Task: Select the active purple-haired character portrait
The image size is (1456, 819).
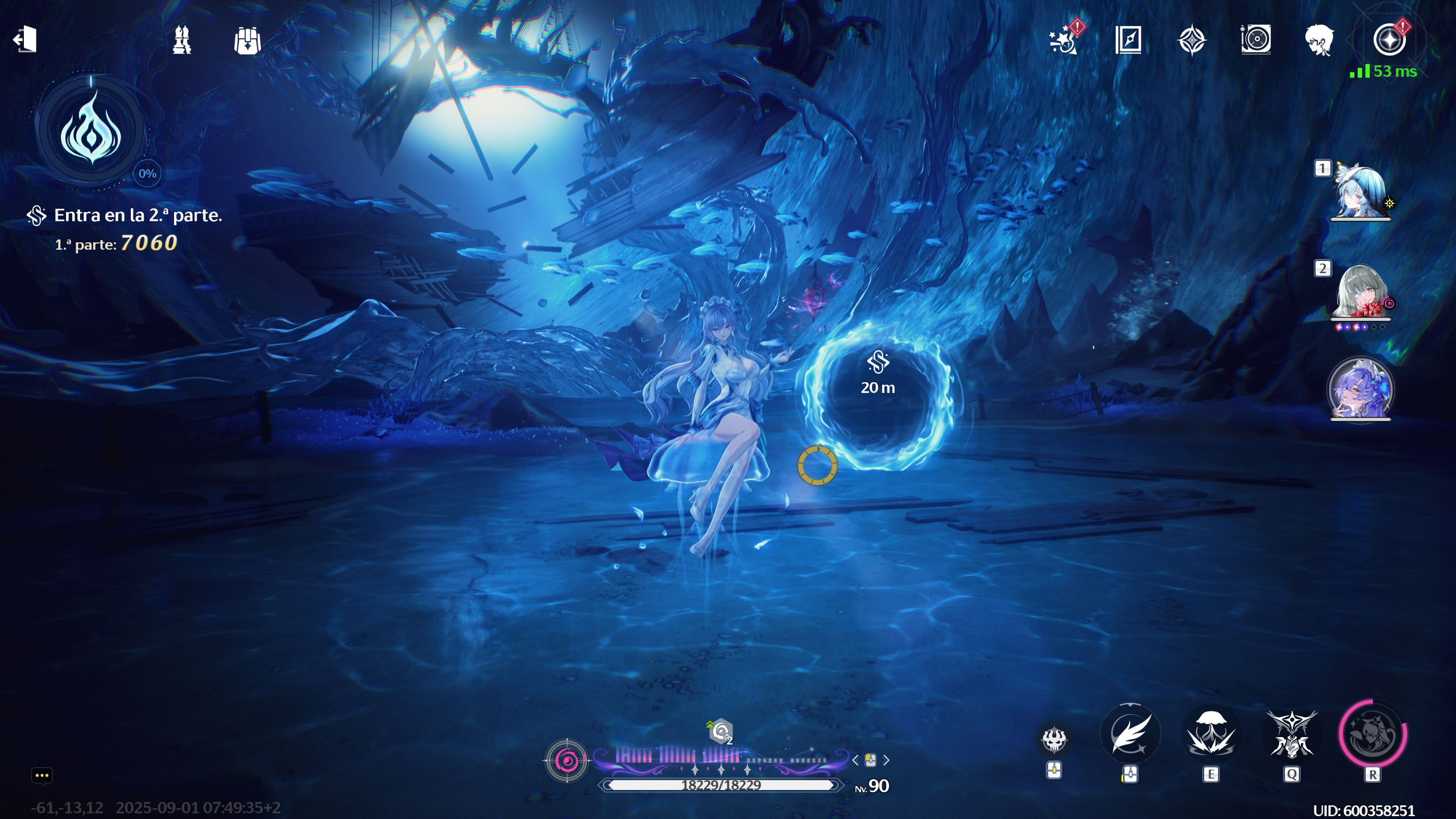Action: 1360,390
